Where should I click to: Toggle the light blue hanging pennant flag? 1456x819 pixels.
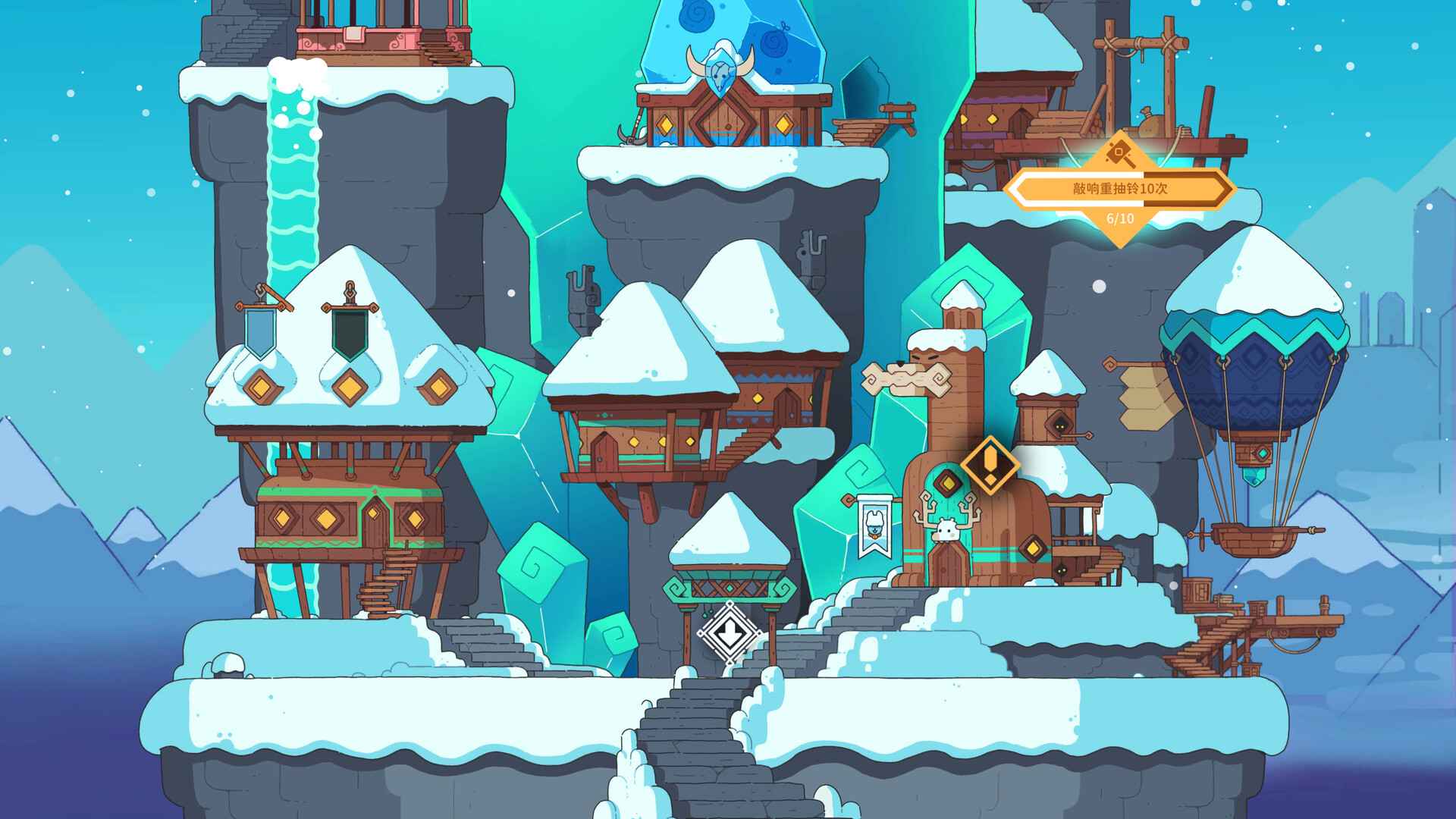point(260,334)
